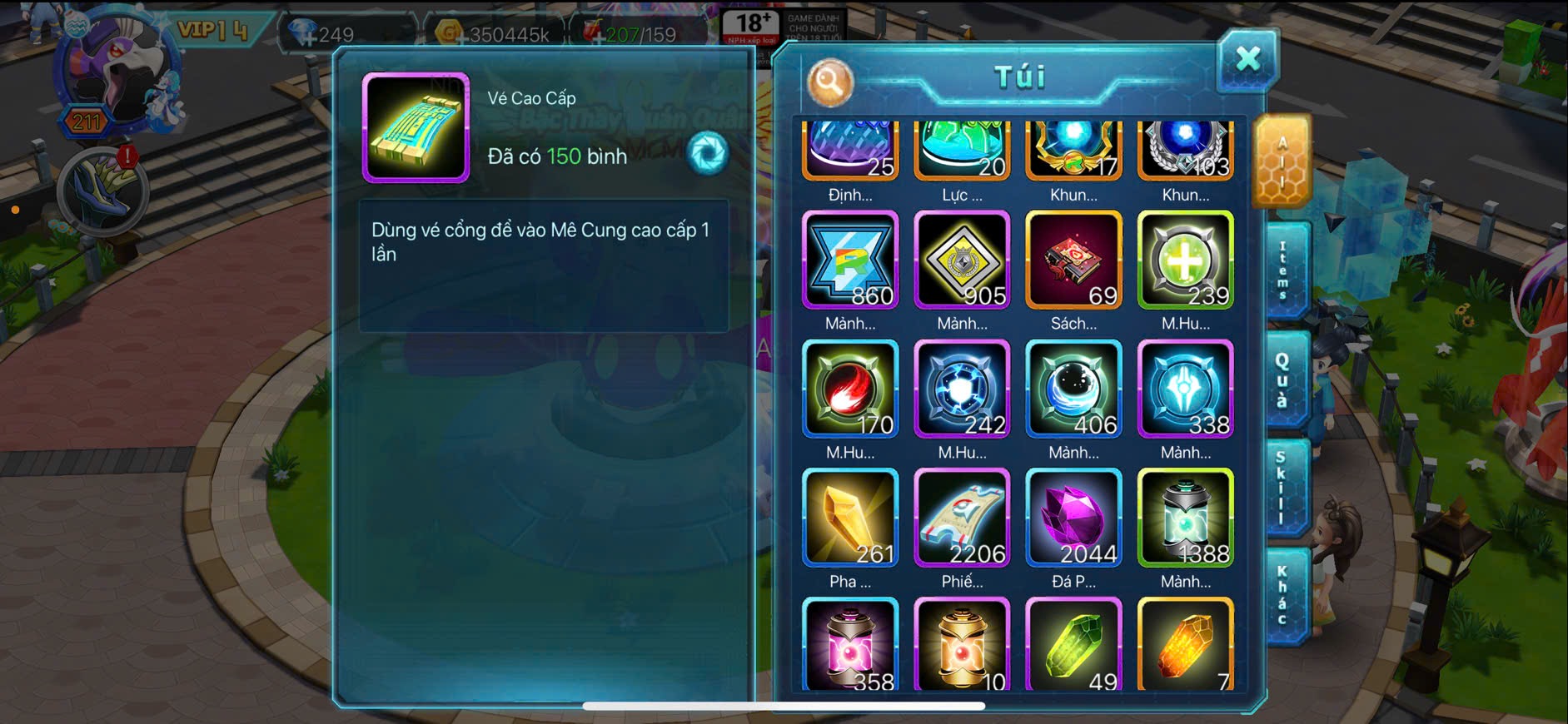Select the purple gem stack of 2044
The height and width of the screenshot is (724, 1568).
pos(1073,518)
